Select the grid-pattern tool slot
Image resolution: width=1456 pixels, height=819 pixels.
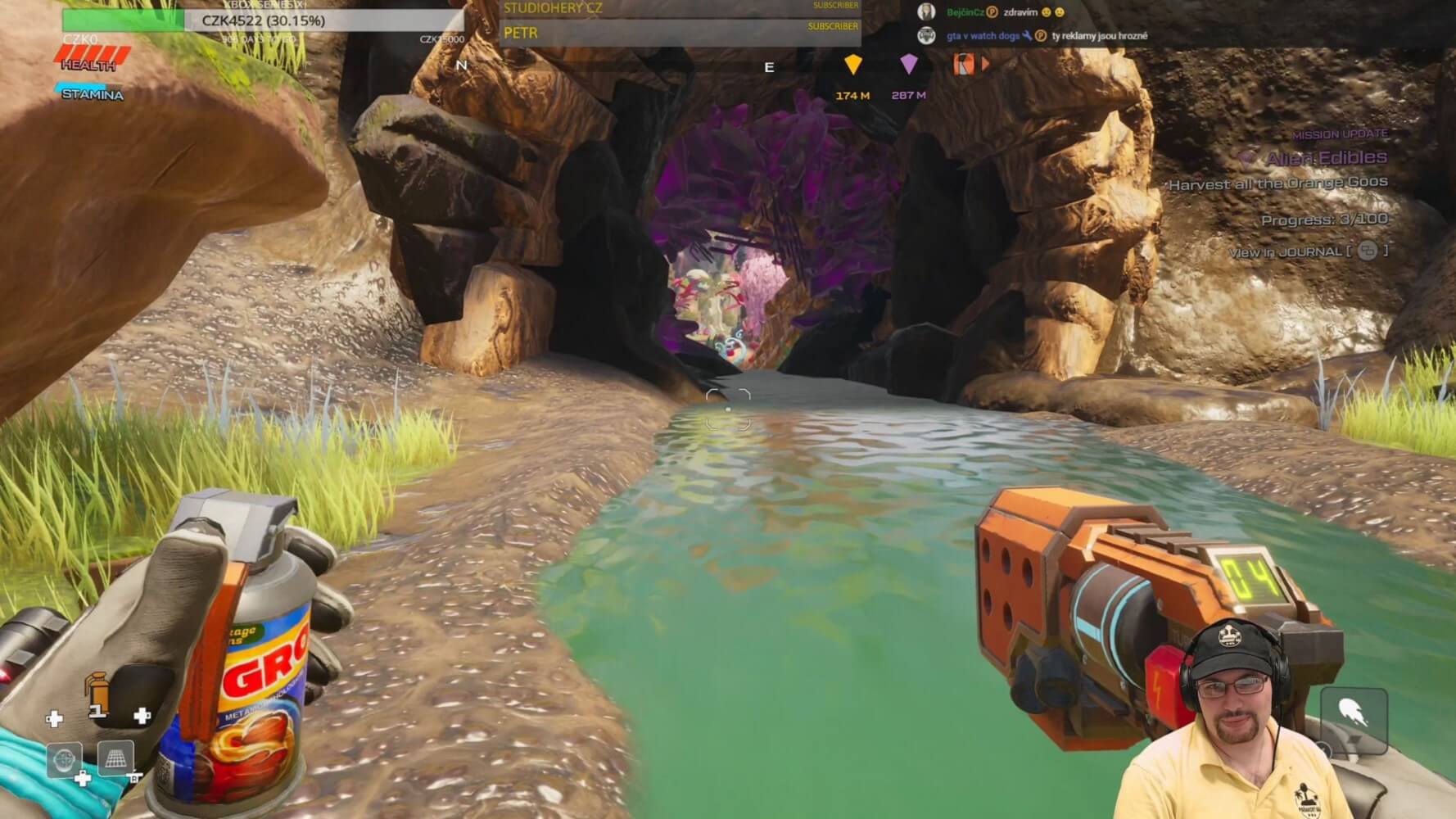115,758
